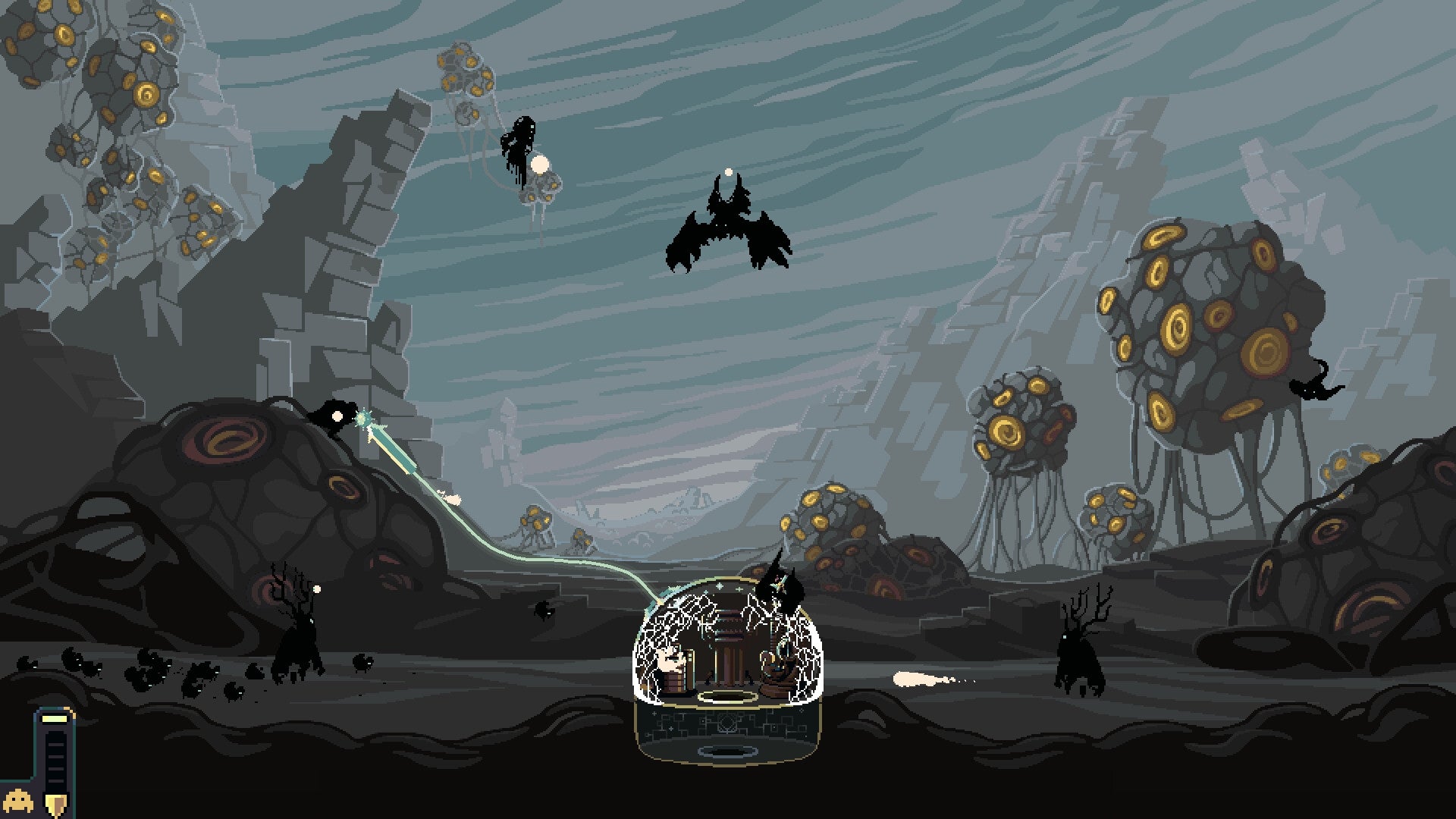
Task: Toggle the yellow indicator atop the energy meter
Action: pyautogui.click(x=55, y=719)
